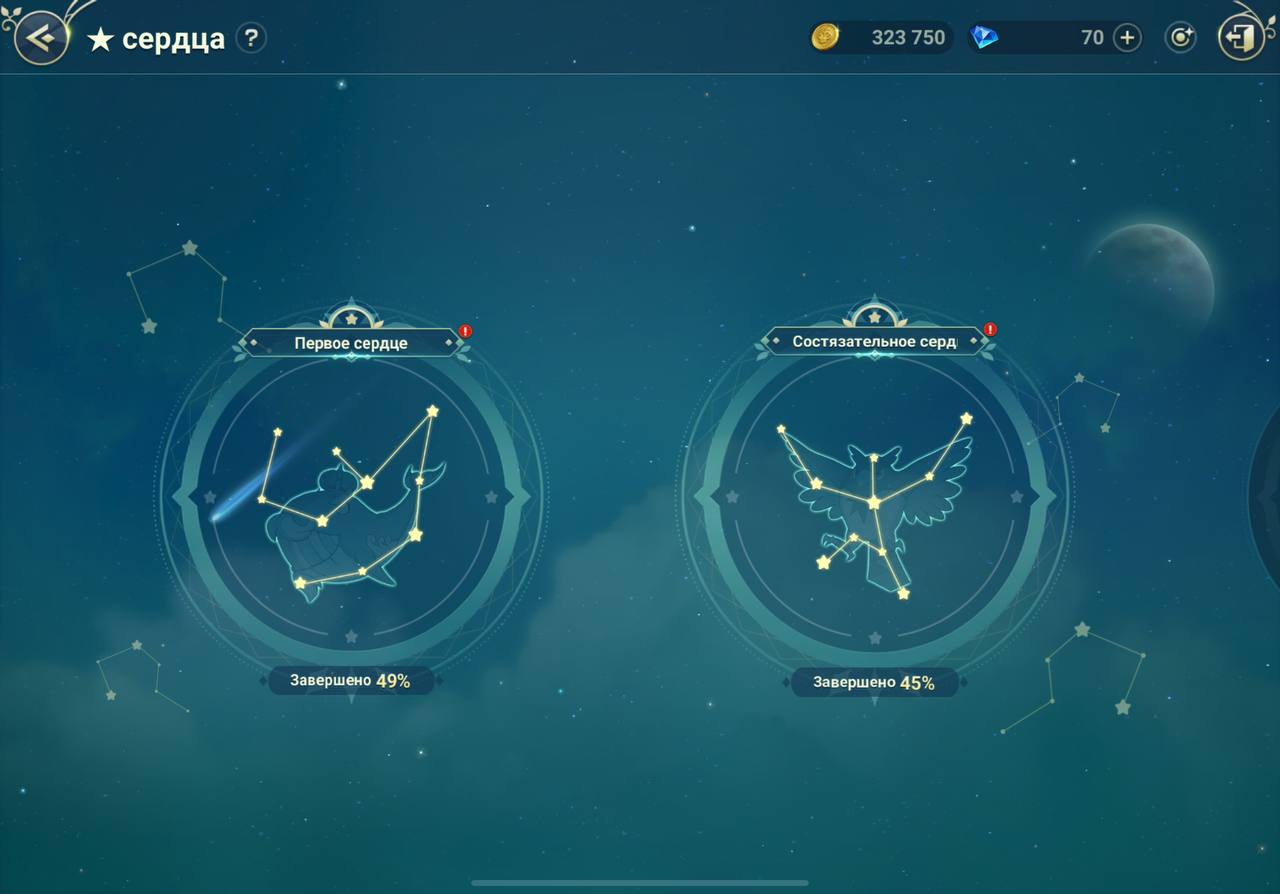
Task: Go back using the arrow button
Action: [40, 39]
